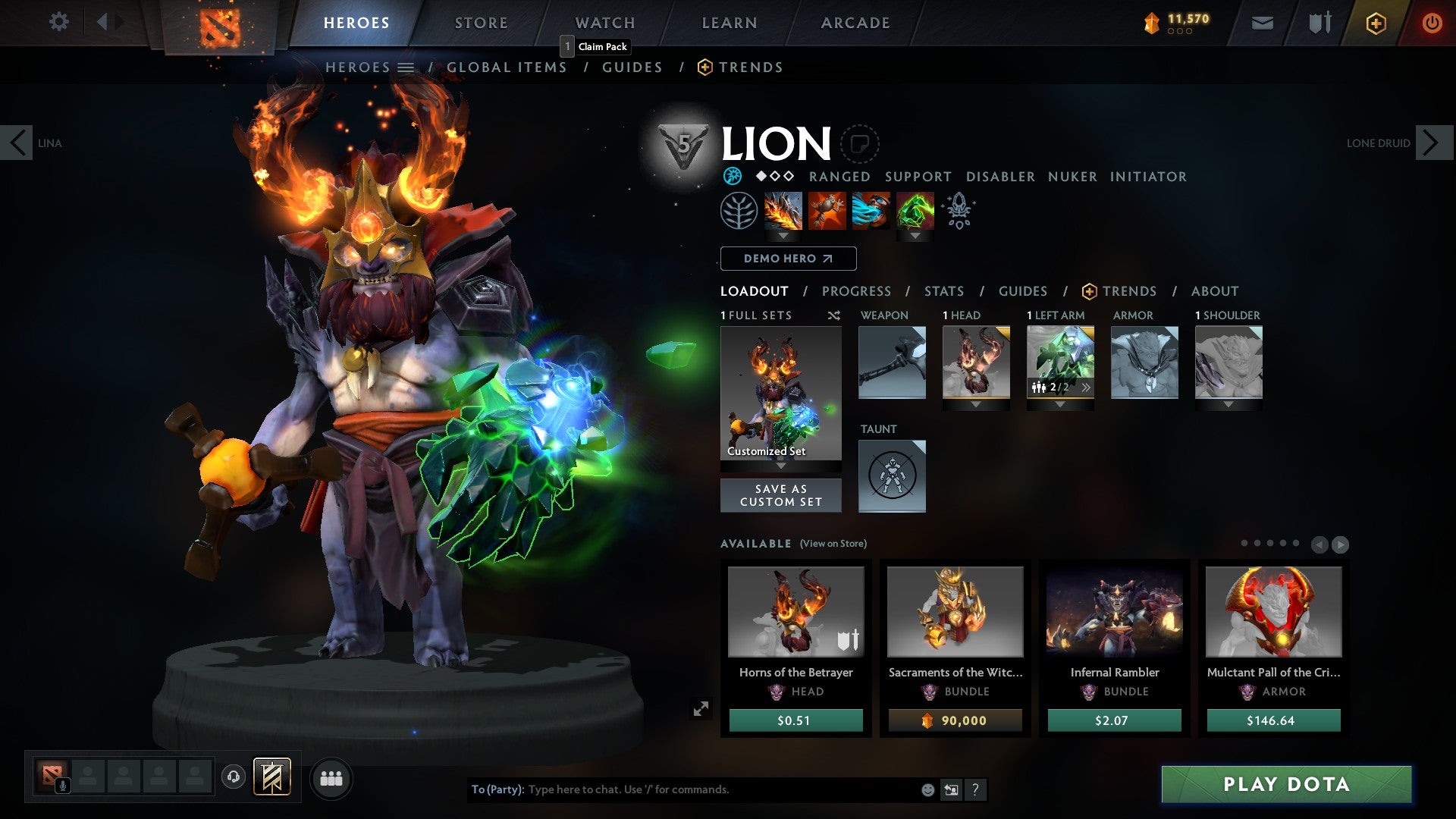The height and width of the screenshot is (819, 1456).
Task: View the Mana Drain ability icon
Action: click(871, 211)
